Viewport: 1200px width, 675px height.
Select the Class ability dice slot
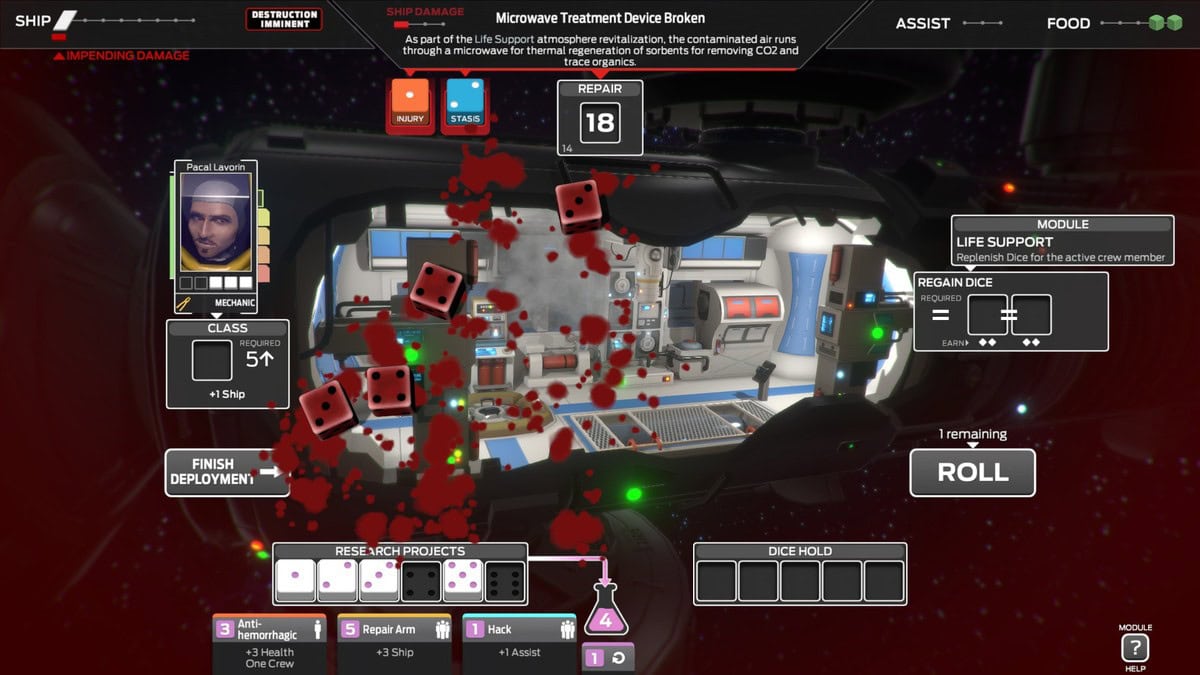212,361
